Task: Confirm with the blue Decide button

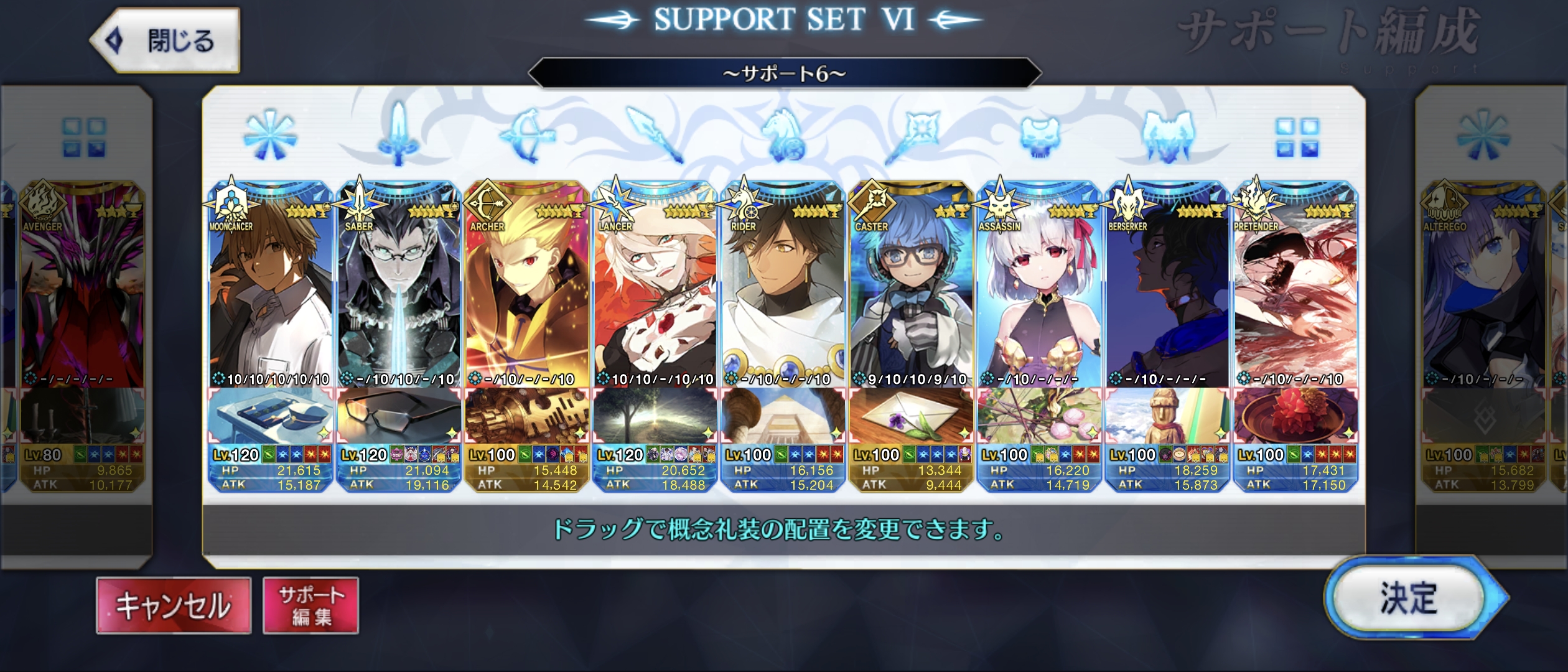Action: pos(1409,599)
